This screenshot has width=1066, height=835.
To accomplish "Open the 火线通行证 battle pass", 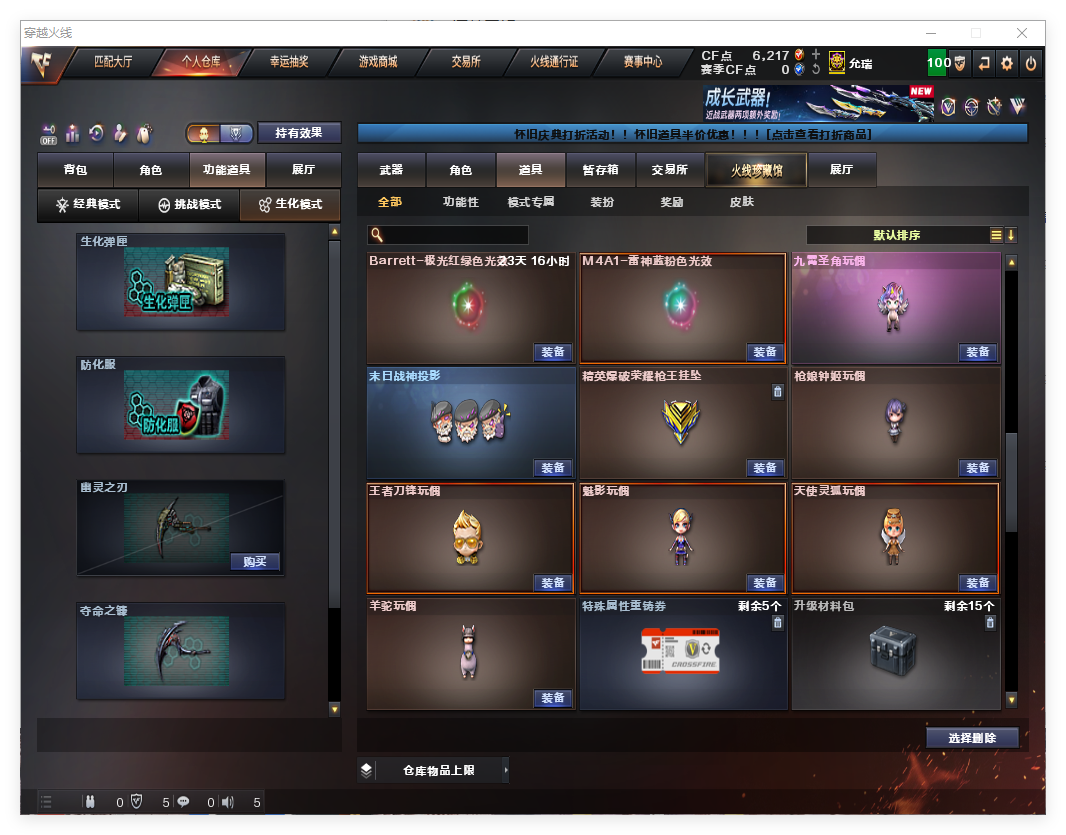I will tap(554, 62).
